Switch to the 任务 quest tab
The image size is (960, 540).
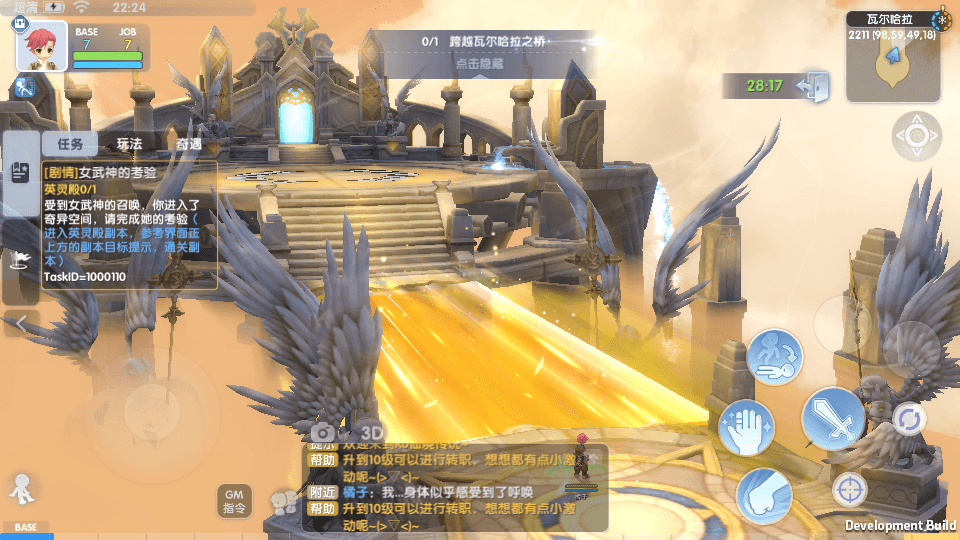pyautogui.click(x=69, y=144)
